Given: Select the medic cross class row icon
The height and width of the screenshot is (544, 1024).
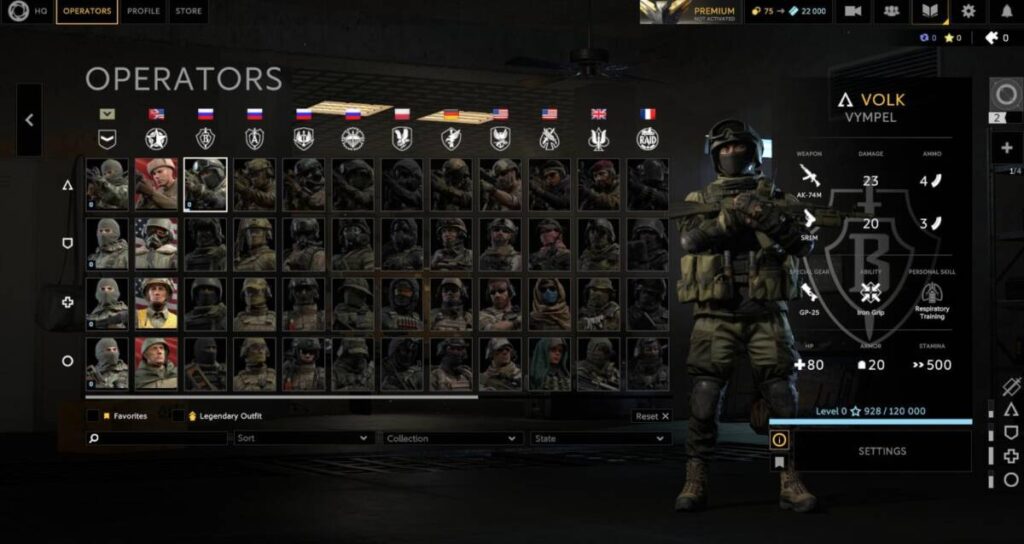Looking at the screenshot, I should [68, 301].
